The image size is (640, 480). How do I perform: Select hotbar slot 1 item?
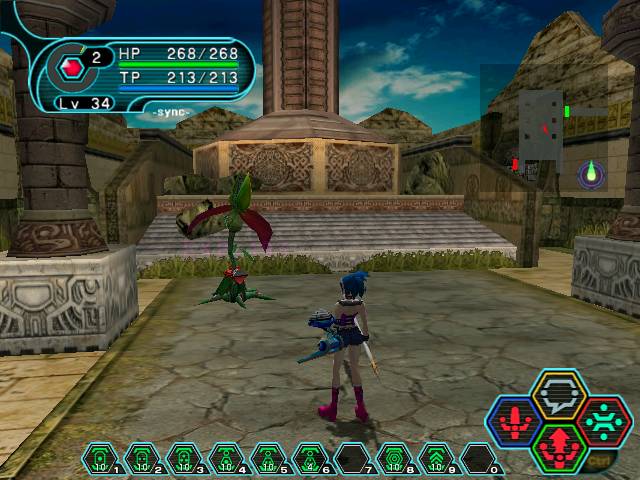point(100,459)
